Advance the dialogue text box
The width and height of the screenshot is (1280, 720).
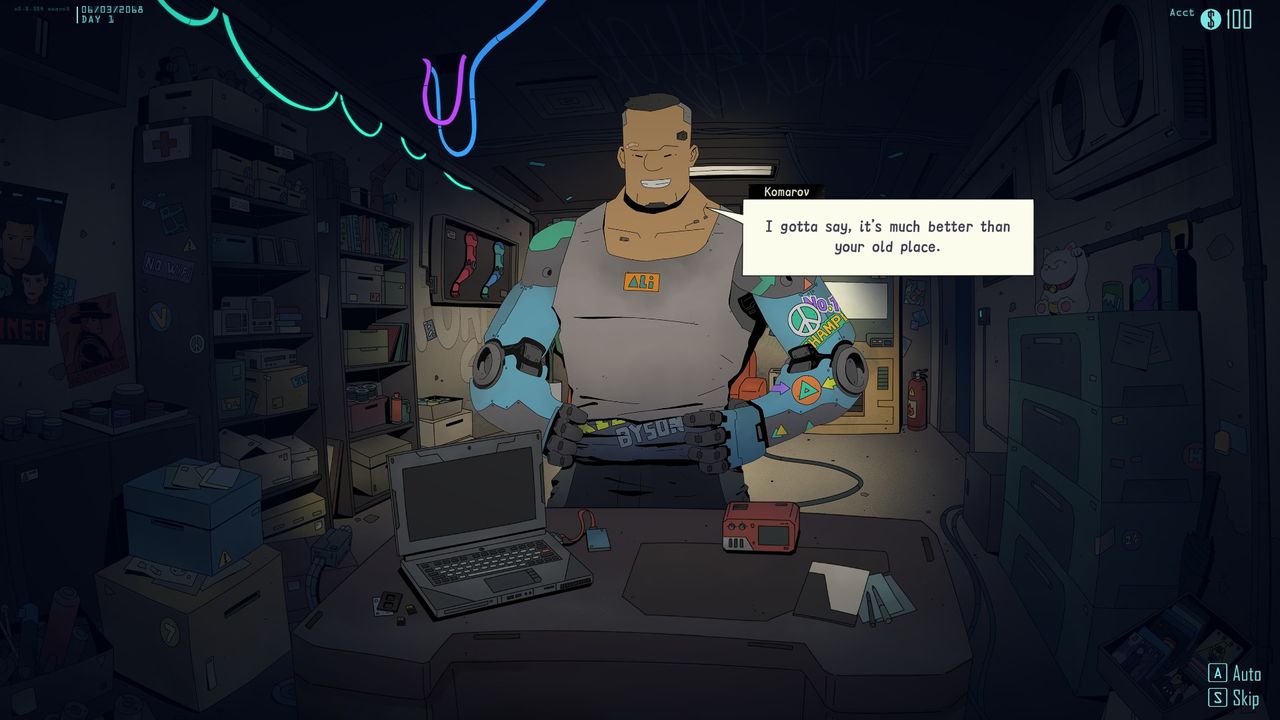887,237
